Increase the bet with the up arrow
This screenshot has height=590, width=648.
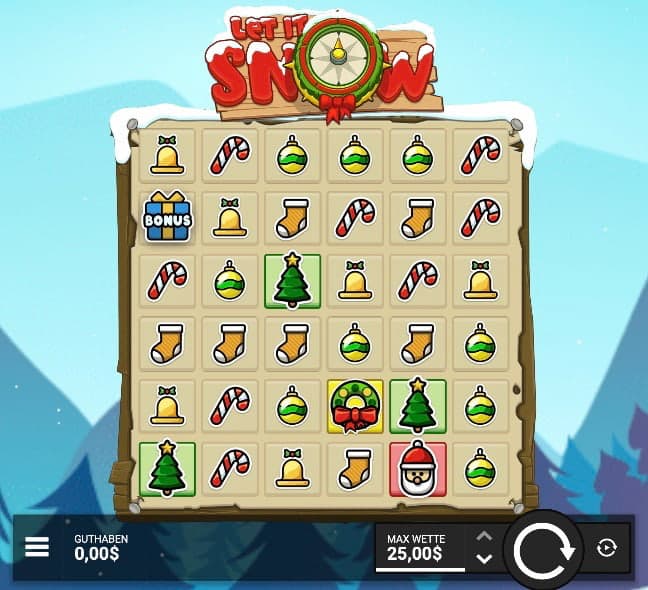(484, 536)
